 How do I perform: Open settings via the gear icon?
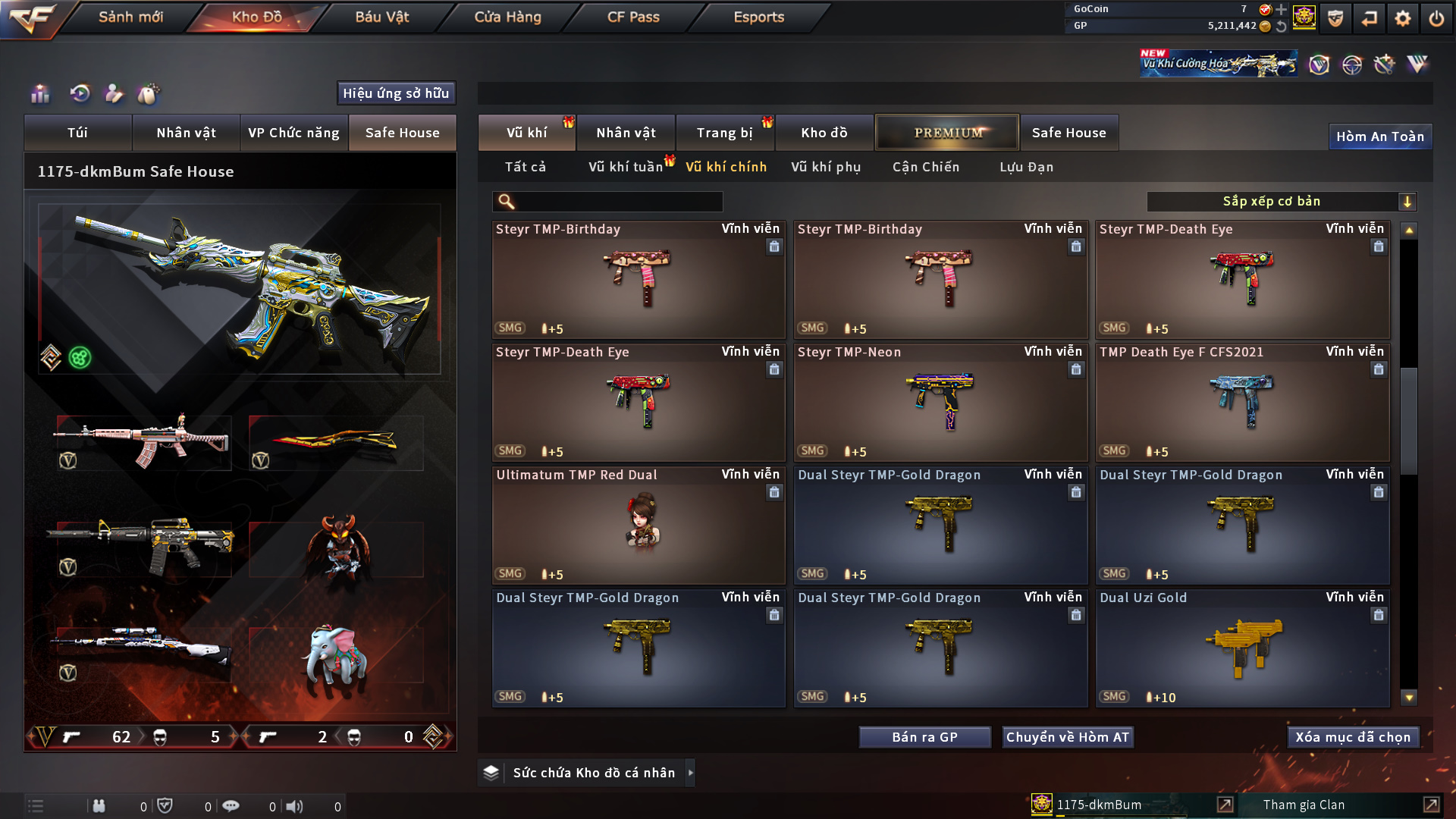coord(1402,18)
